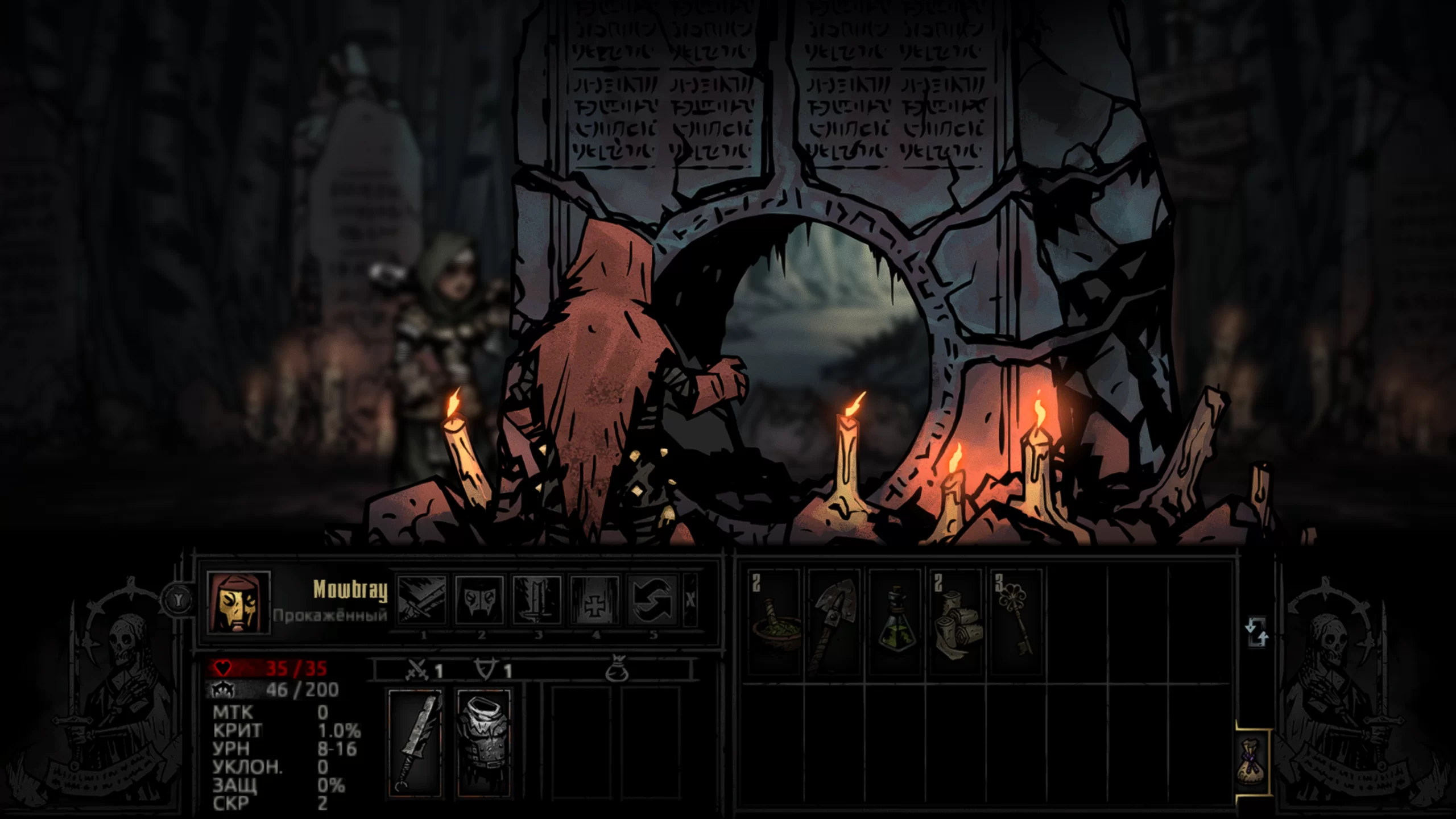The width and height of the screenshot is (1456, 819).
Task: Click the swap-position arrows skill
Action: pos(652,601)
